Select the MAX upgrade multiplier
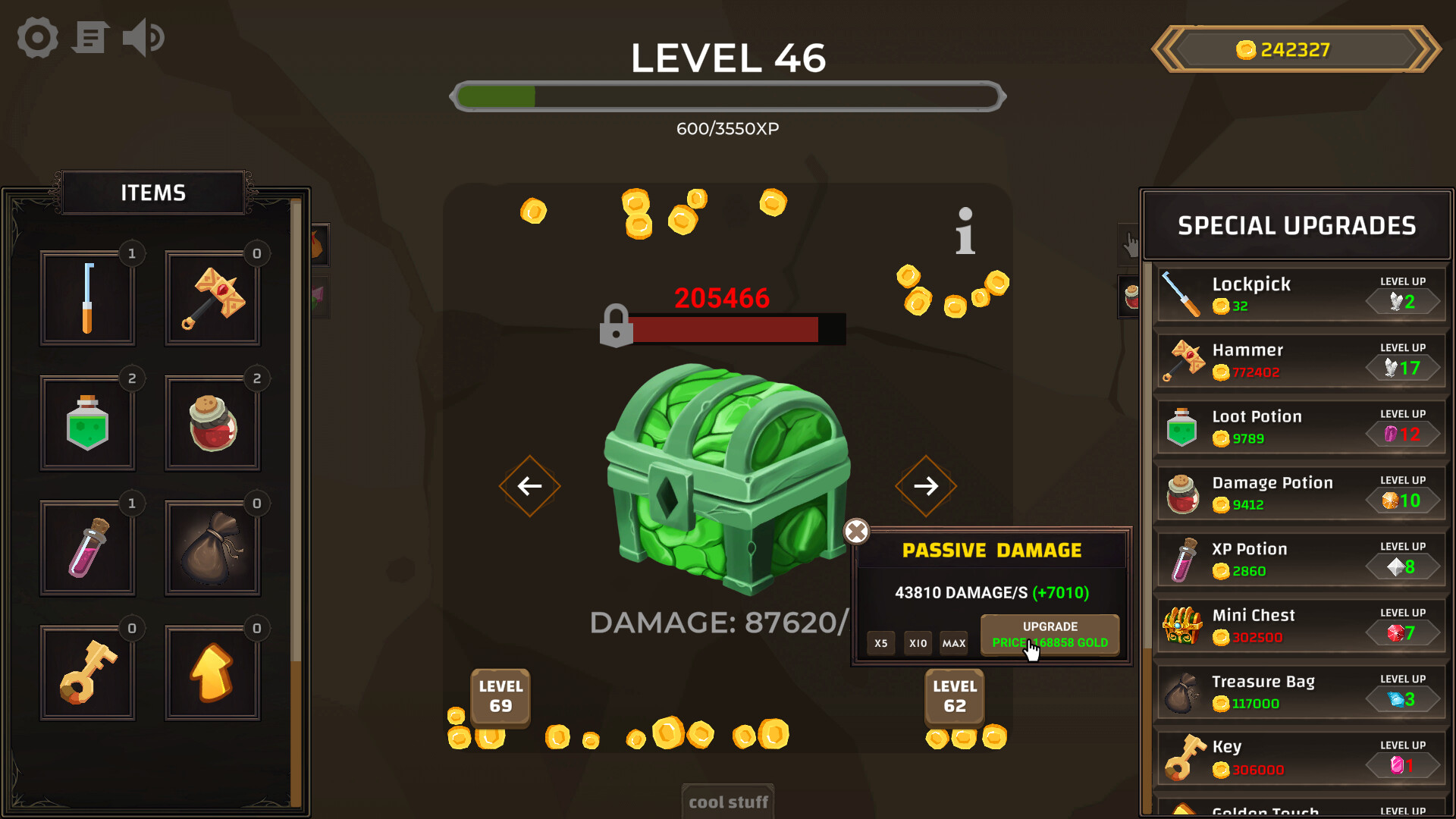The height and width of the screenshot is (819, 1456). tap(953, 643)
